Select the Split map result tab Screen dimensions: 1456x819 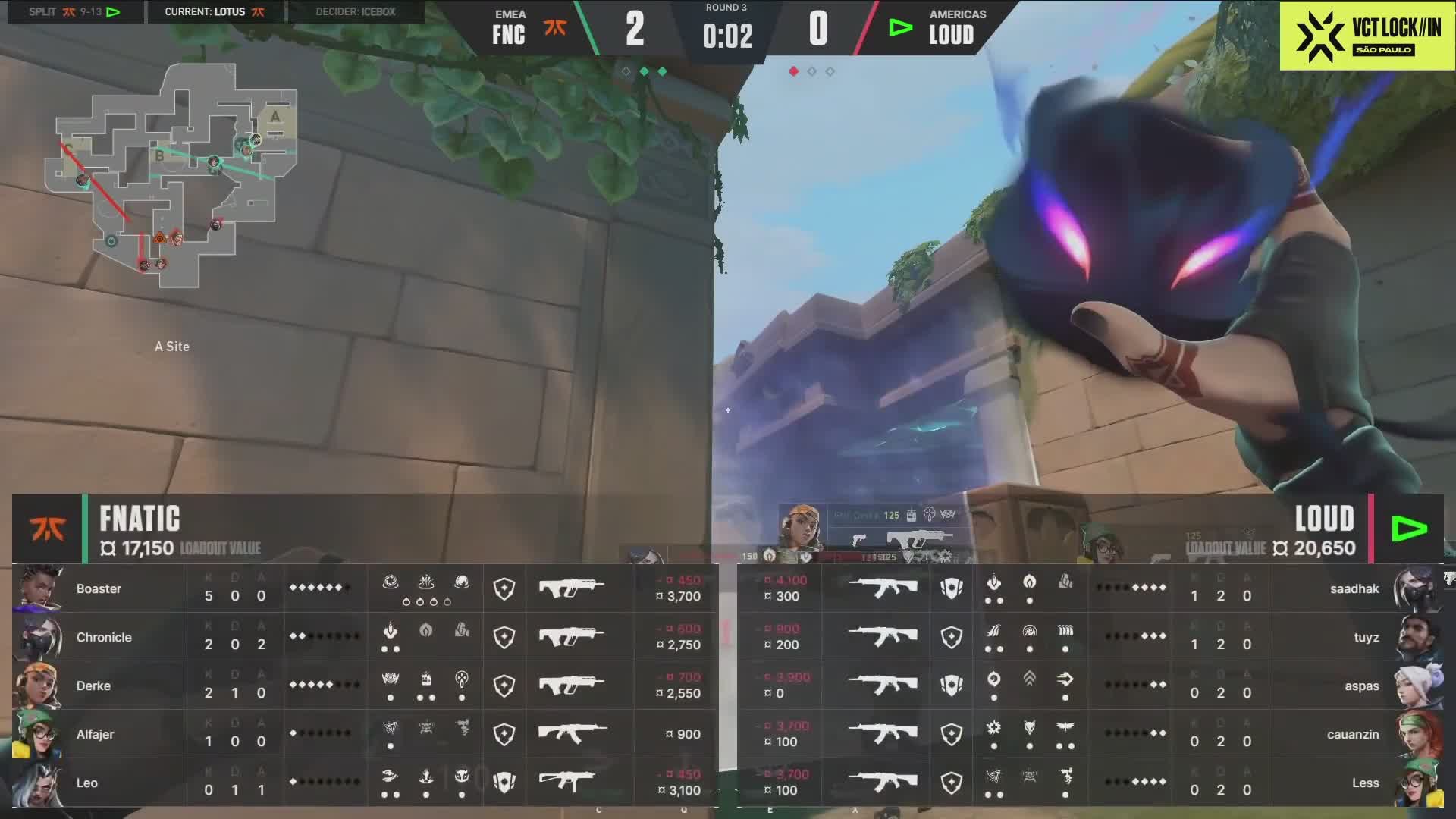click(75, 12)
